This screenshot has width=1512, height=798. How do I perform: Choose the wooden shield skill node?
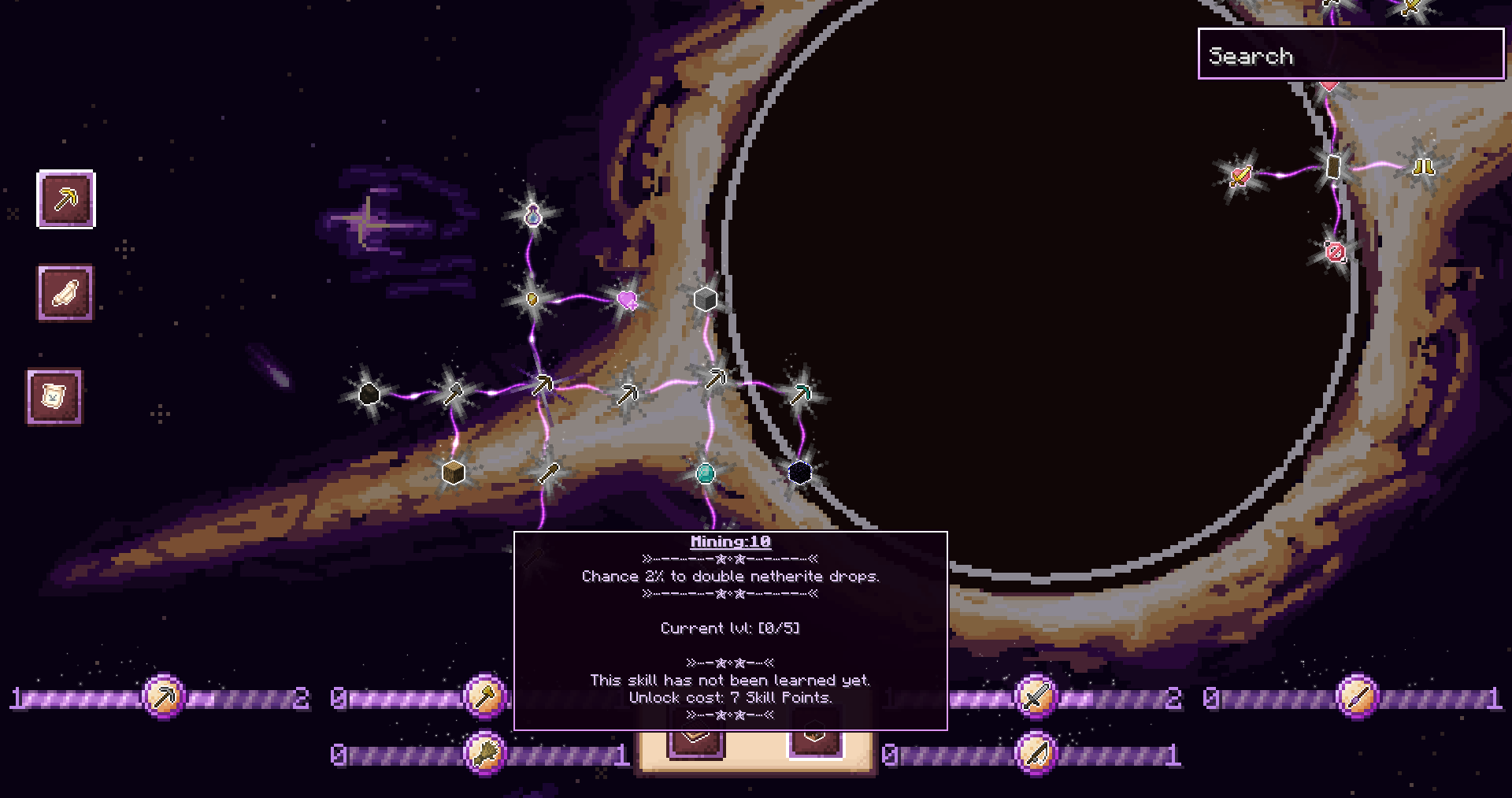pos(1333,167)
